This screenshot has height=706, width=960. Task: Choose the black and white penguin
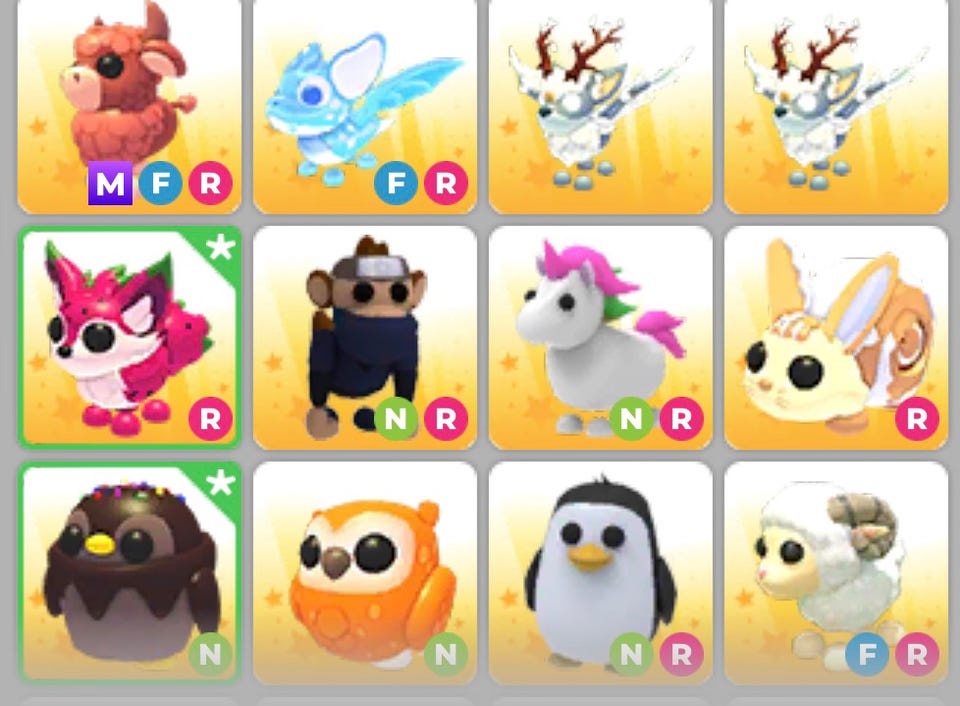pyautogui.click(x=600, y=572)
